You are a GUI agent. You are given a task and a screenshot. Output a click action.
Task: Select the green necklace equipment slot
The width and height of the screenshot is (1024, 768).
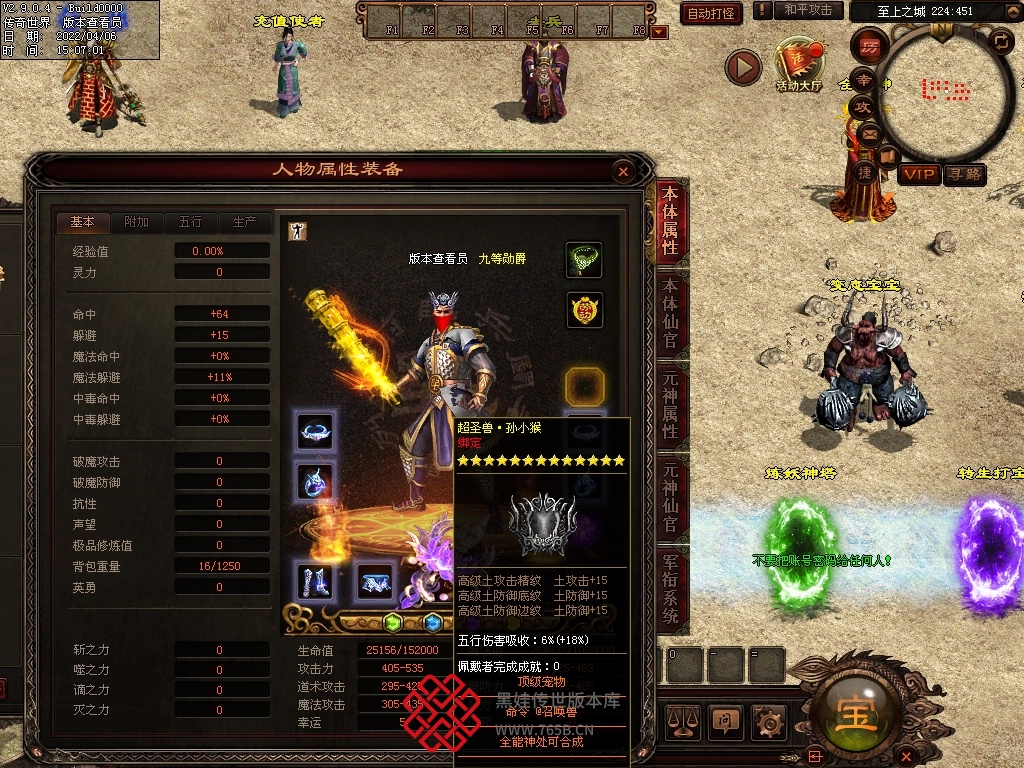(584, 260)
